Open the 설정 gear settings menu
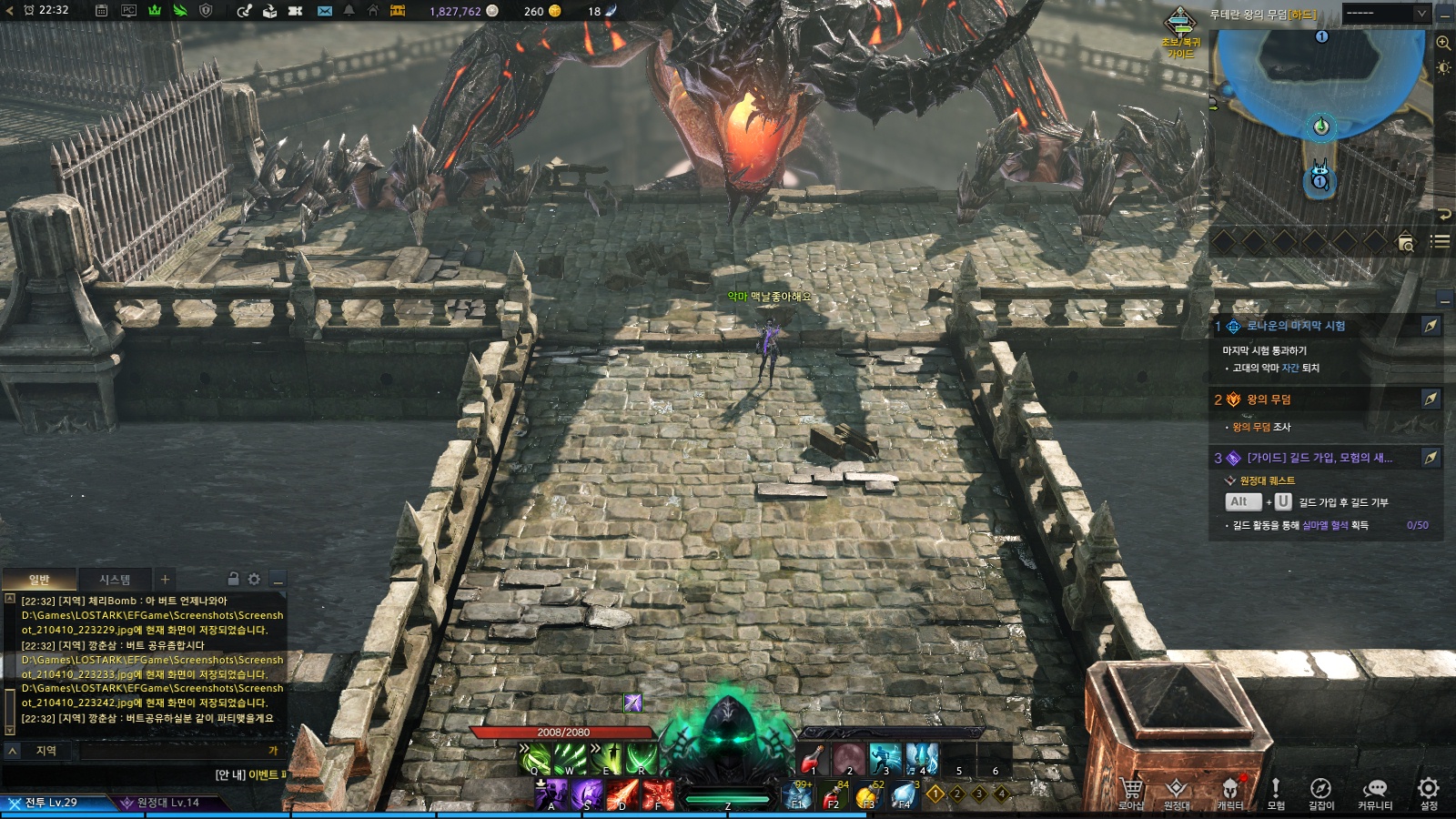Image resolution: width=1456 pixels, height=819 pixels. tap(1429, 792)
